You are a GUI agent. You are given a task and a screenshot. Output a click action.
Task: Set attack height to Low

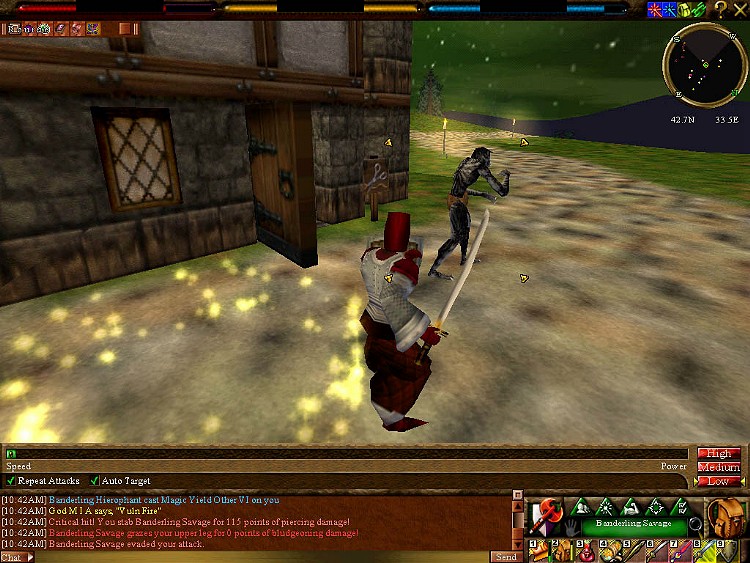click(719, 481)
